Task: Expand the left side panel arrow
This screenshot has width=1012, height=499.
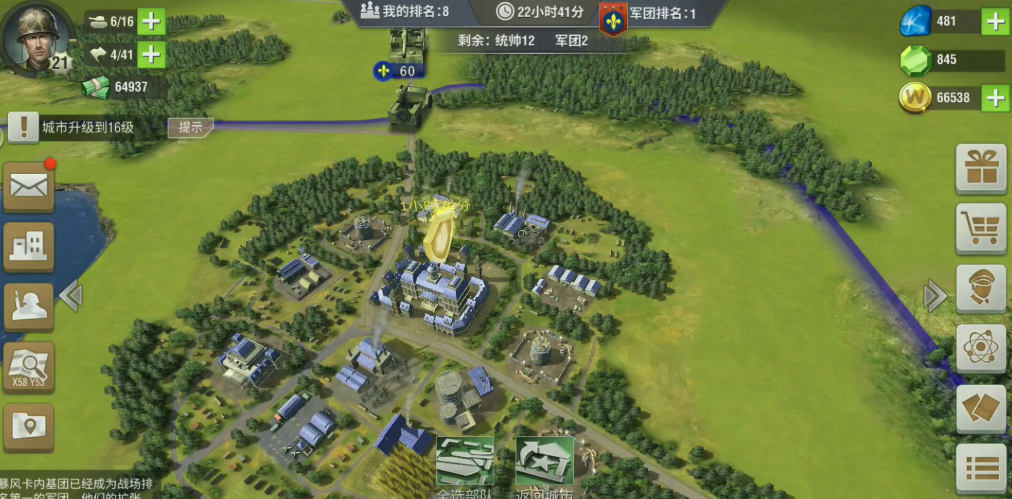Action: click(70, 295)
